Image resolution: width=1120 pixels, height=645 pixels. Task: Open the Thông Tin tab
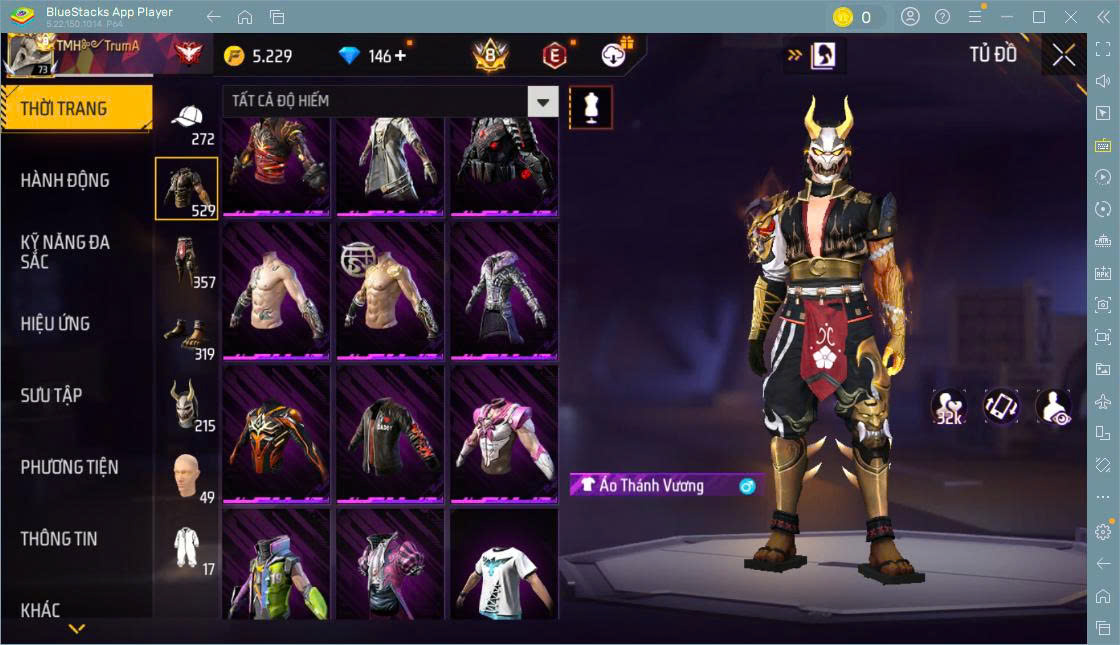[x=59, y=538]
